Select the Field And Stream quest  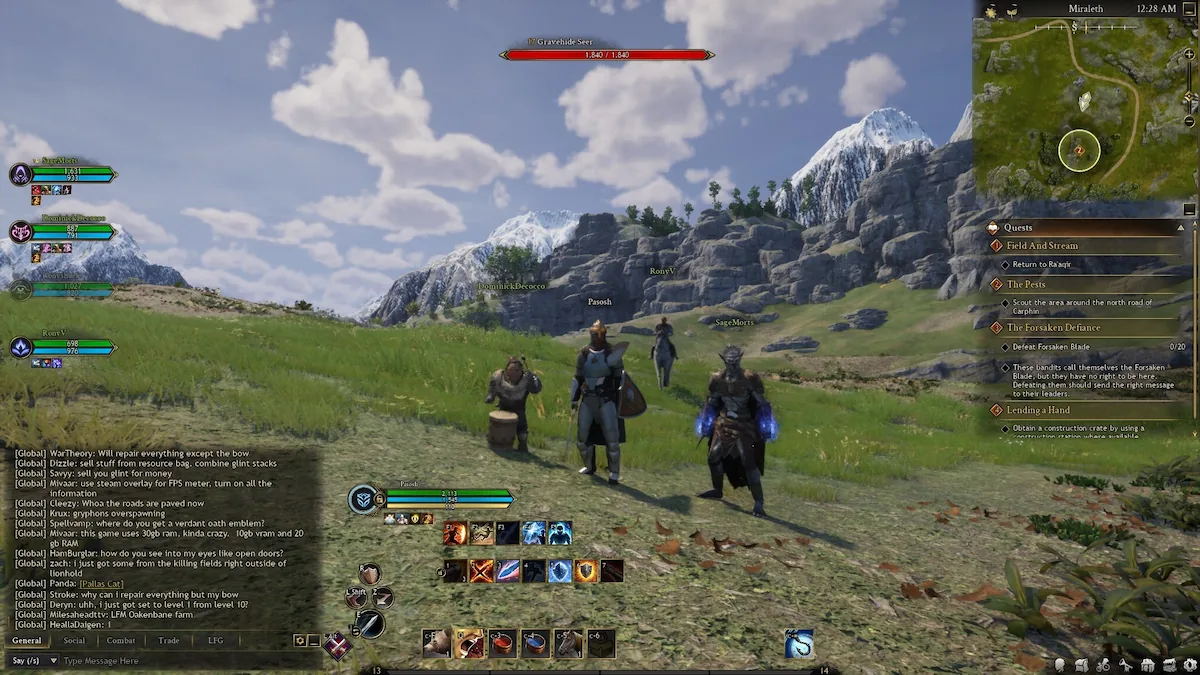coord(1042,246)
